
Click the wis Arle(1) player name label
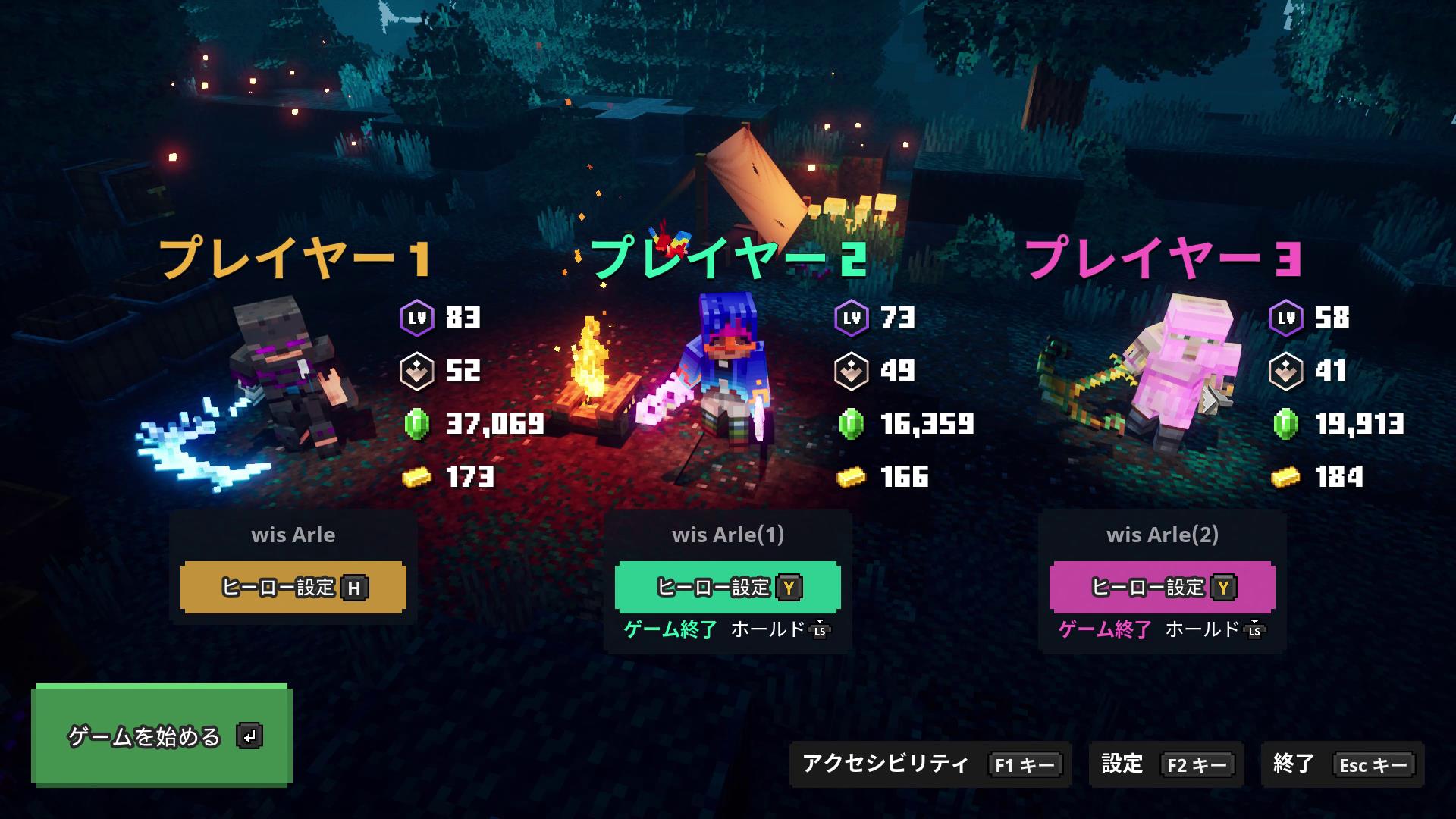click(x=726, y=535)
